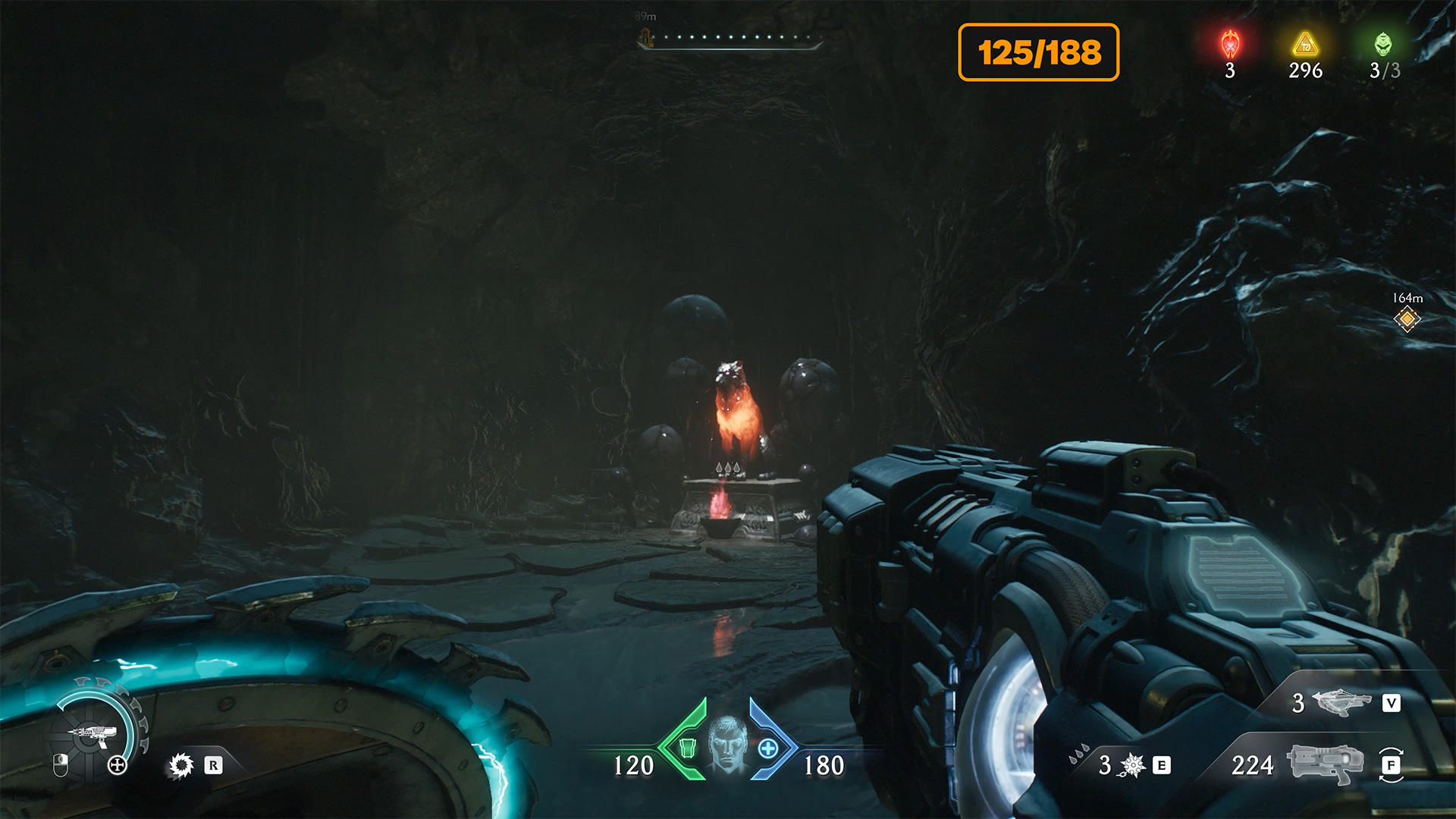
Task: Select the orange diamond objective waypoint marker
Action: [1407, 319]
